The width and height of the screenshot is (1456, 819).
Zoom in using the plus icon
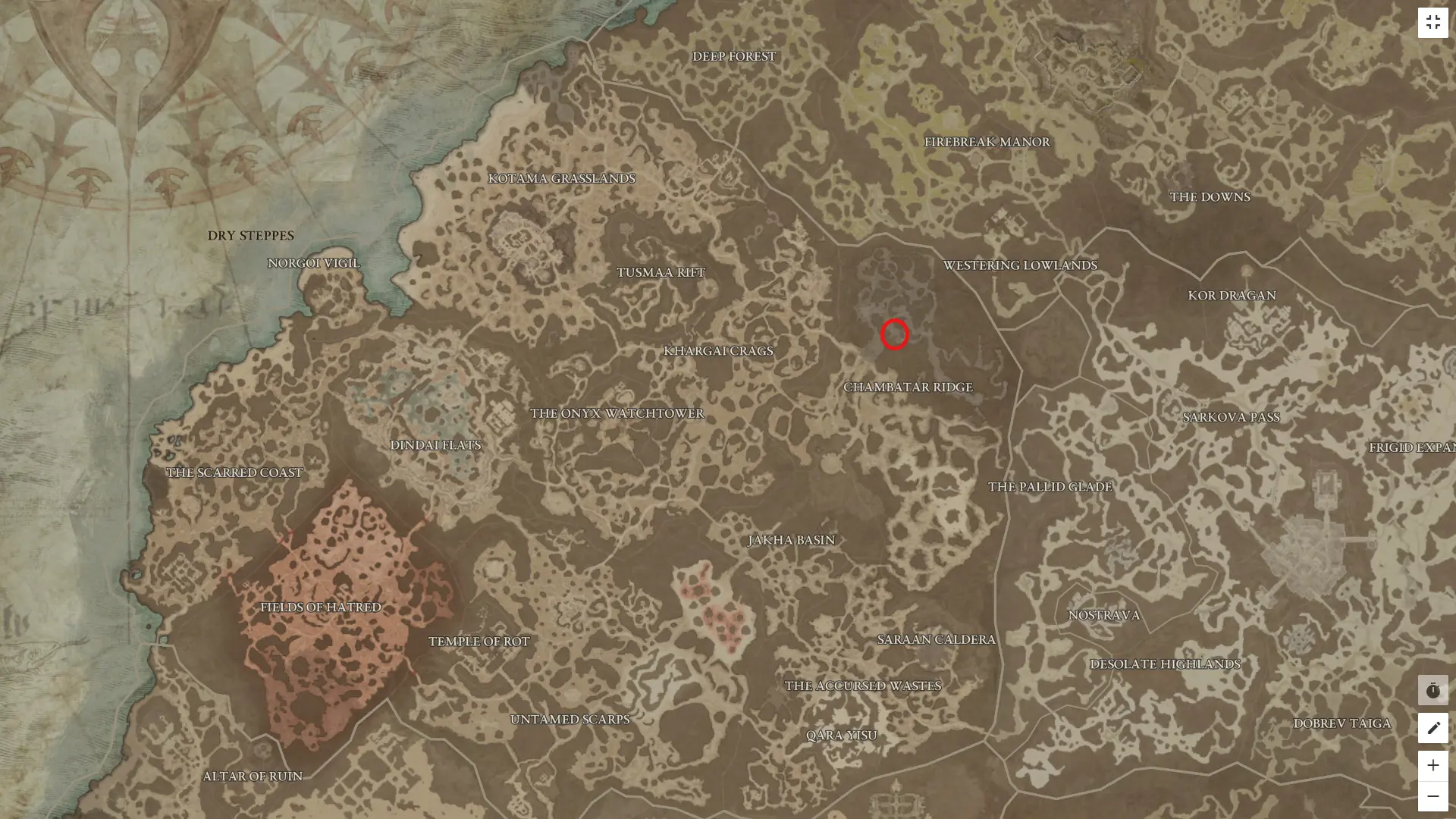point(1433,765)
